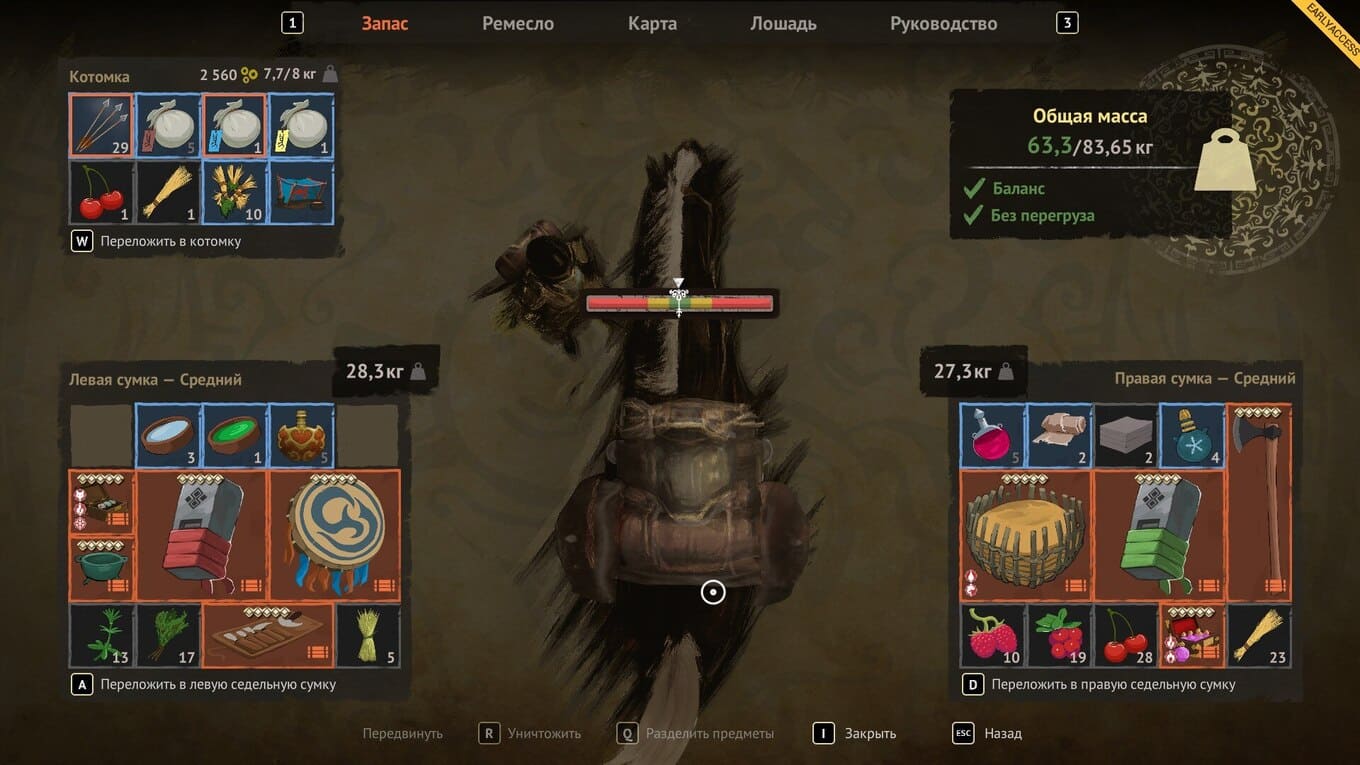Select the axe in the right bag

coord(1259,502)
